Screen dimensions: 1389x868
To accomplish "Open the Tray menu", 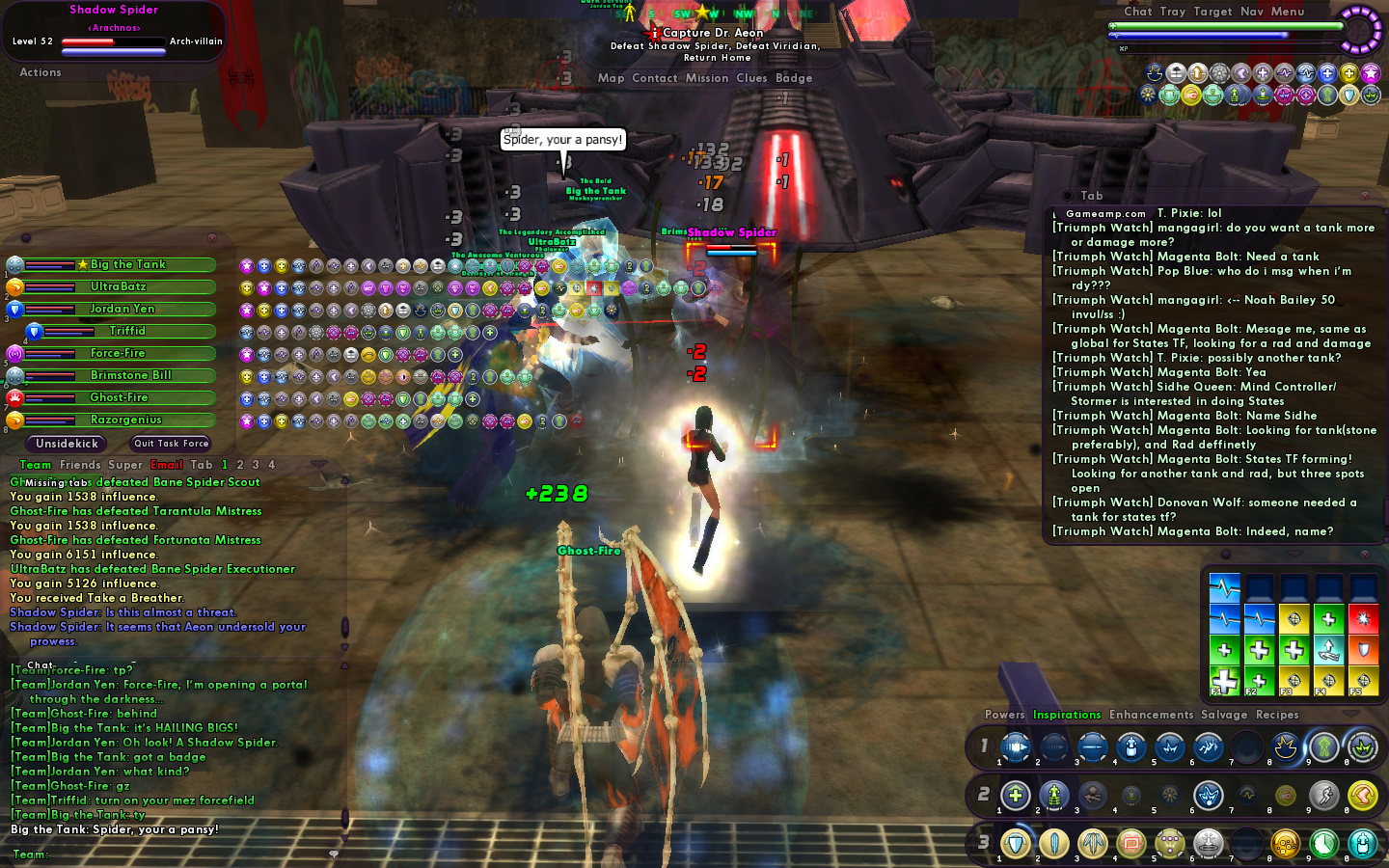I will (x=1172, y=12).
